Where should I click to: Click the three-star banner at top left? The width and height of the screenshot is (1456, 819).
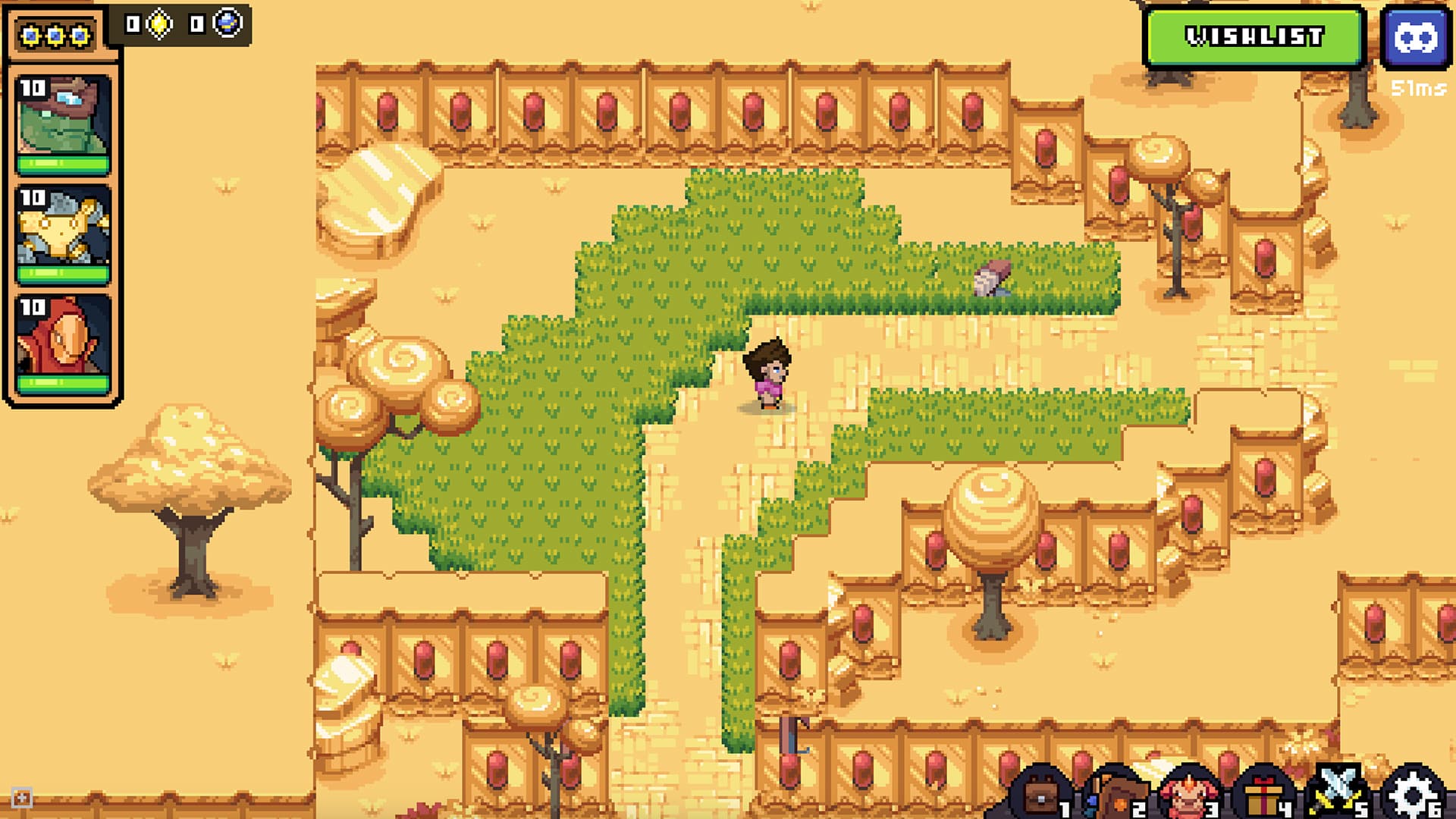point(55,34)
